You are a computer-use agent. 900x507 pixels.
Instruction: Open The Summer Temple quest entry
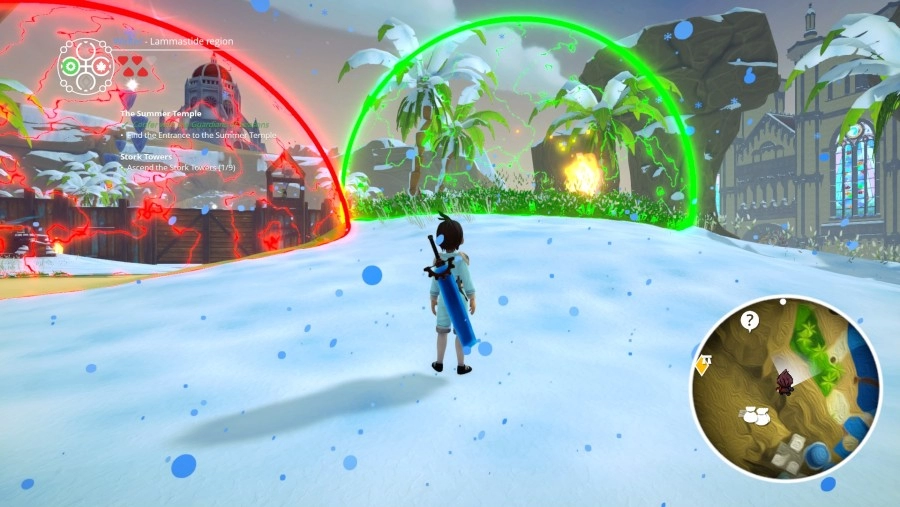point(160,114)
